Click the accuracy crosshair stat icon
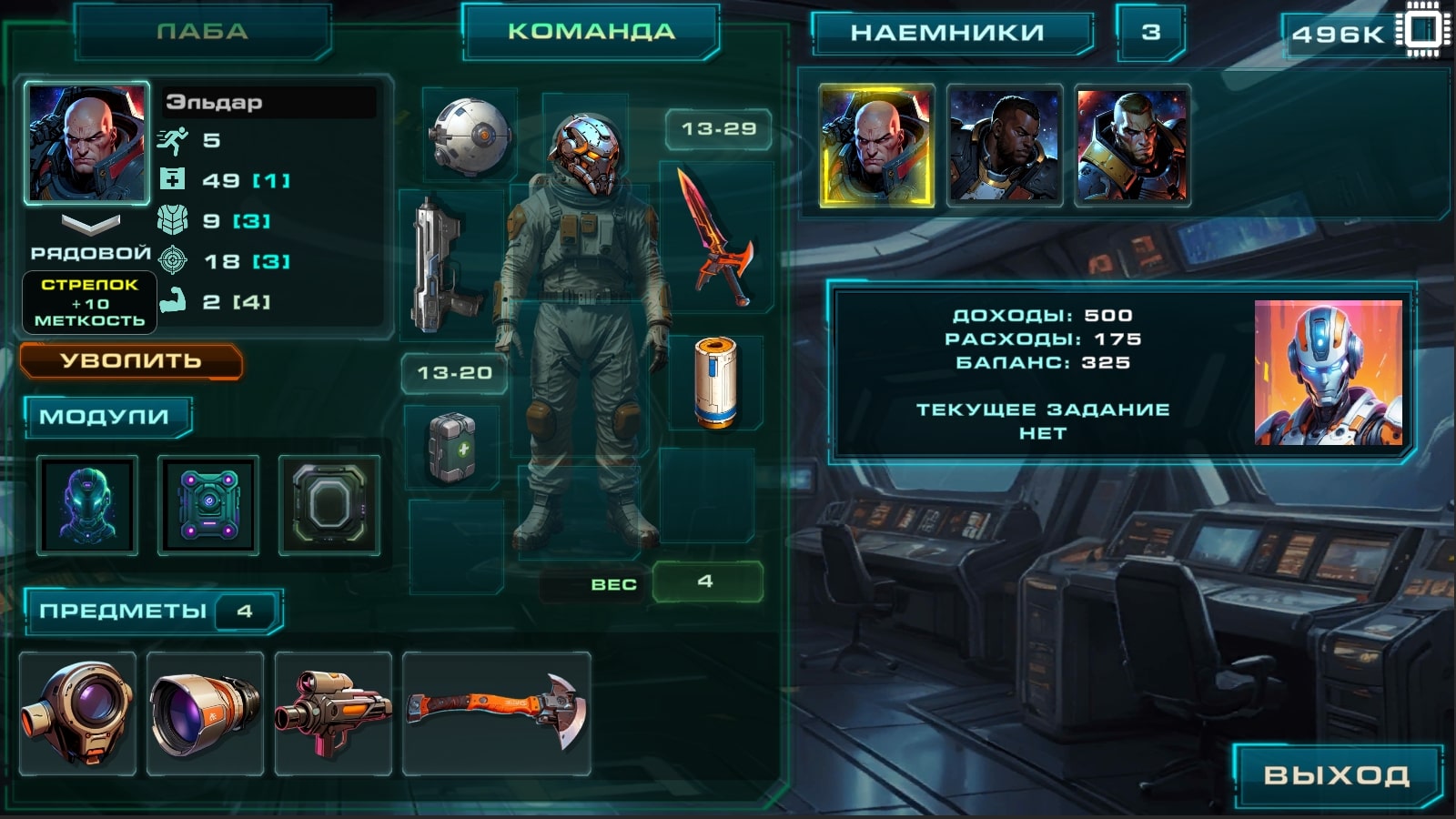The height and width of the screenshot is (819, 1456). [175, 261]
